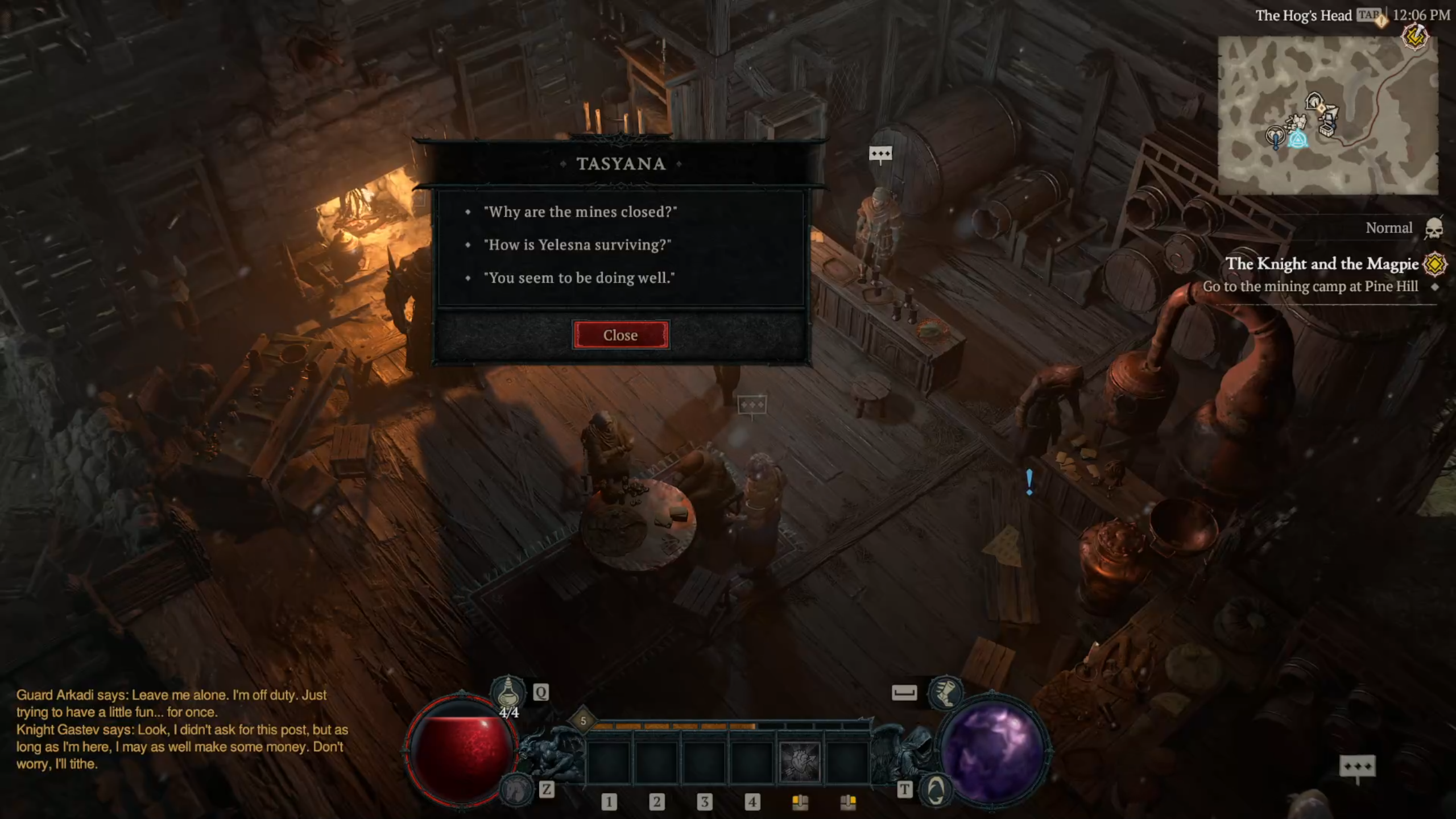Screen dimensions: 1456x819
Task: Click the quest marker at minimap corner
Action: 1415,38
